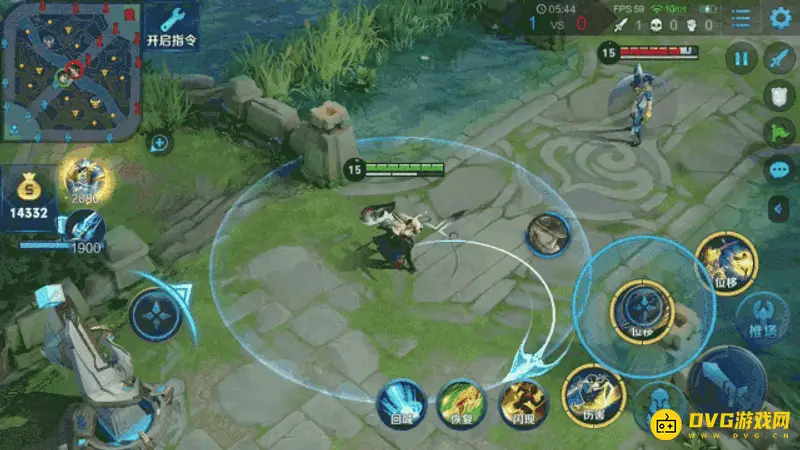This screenshot has height=450, width=800.
Task: Select the 推塔 tower attack button
Action: pyautogui.click(x=762, y=316)
